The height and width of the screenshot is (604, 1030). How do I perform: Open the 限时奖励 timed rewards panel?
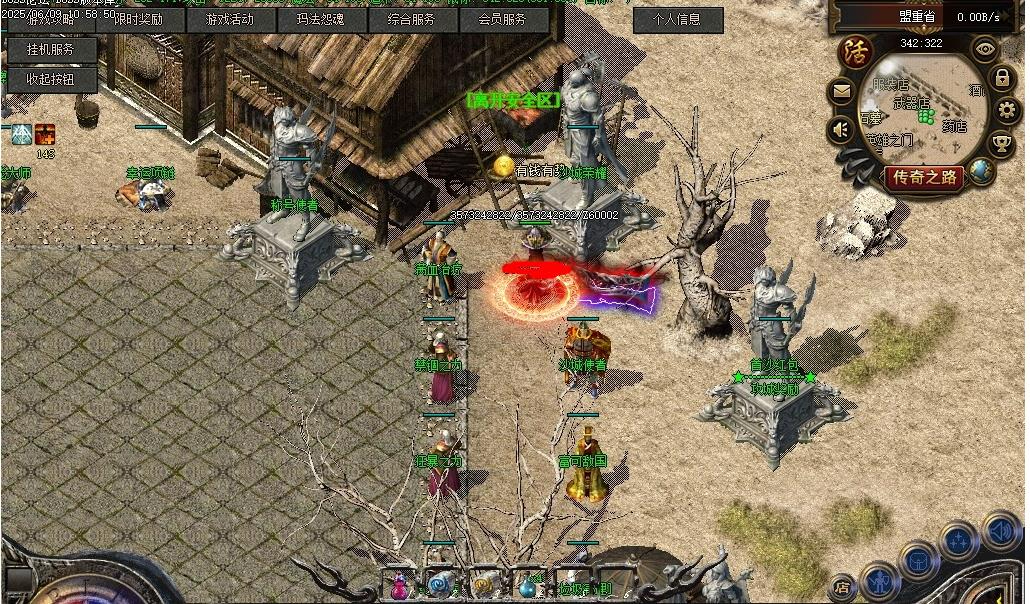click(x=138, y=19)
